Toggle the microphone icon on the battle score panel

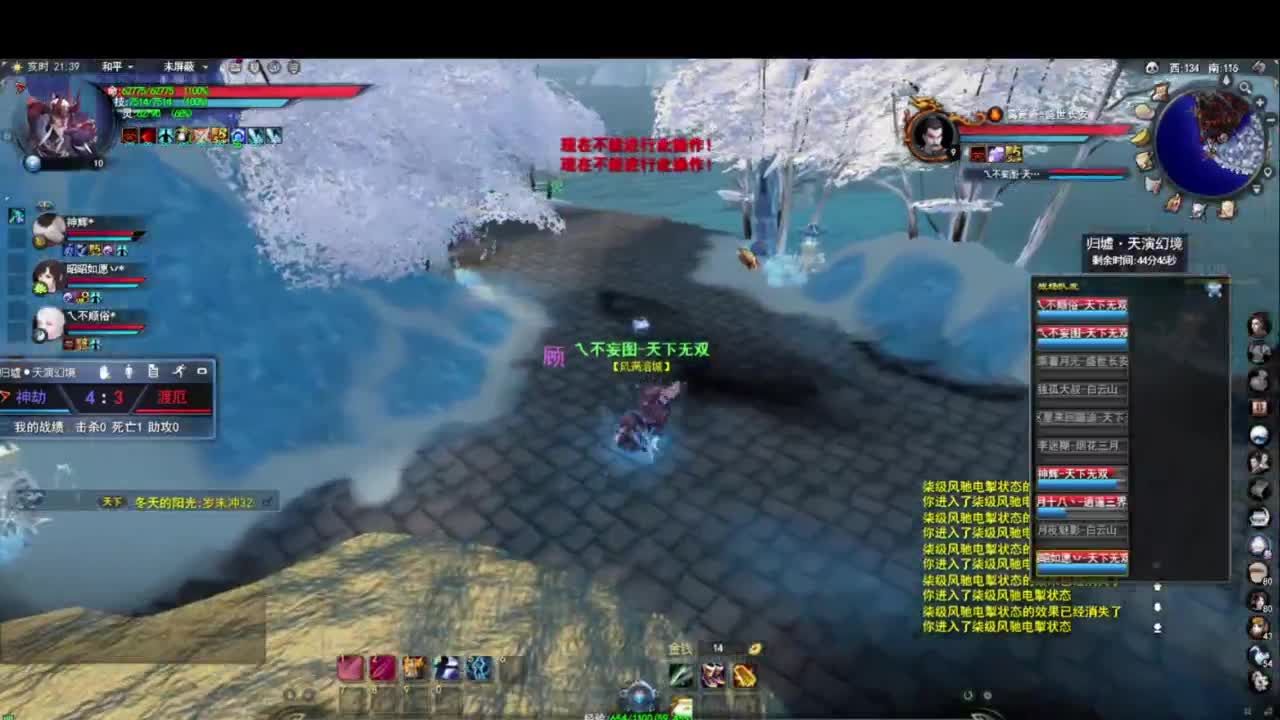click(x=128, y=372)
